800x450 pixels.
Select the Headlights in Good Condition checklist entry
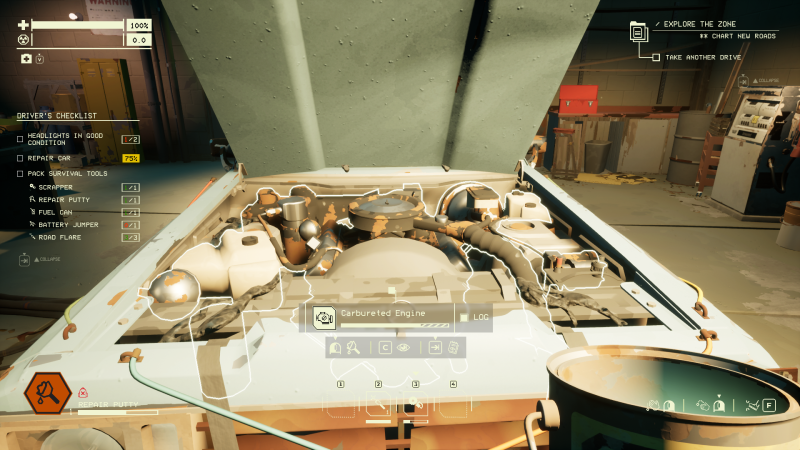click(x=66, y=139)
